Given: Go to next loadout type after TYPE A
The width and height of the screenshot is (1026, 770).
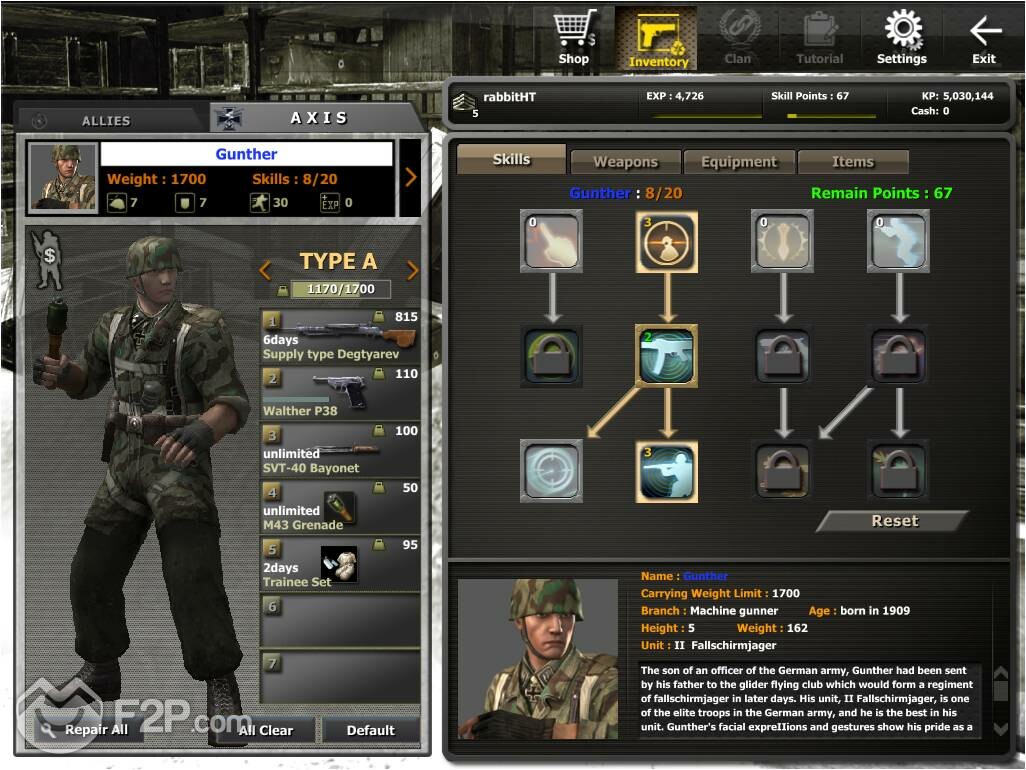Looking at the screenshot, I should (412, 270).
